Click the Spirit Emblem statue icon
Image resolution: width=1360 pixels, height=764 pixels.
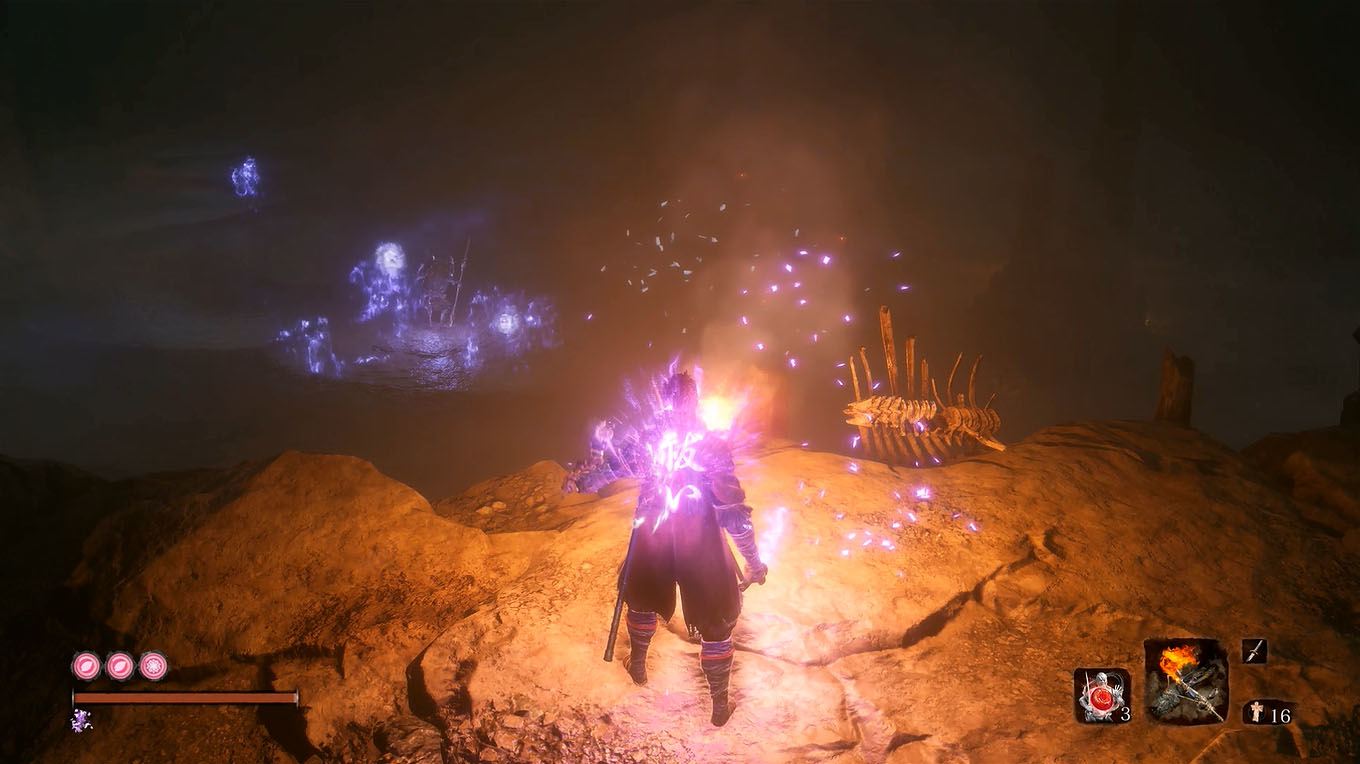1256,711
